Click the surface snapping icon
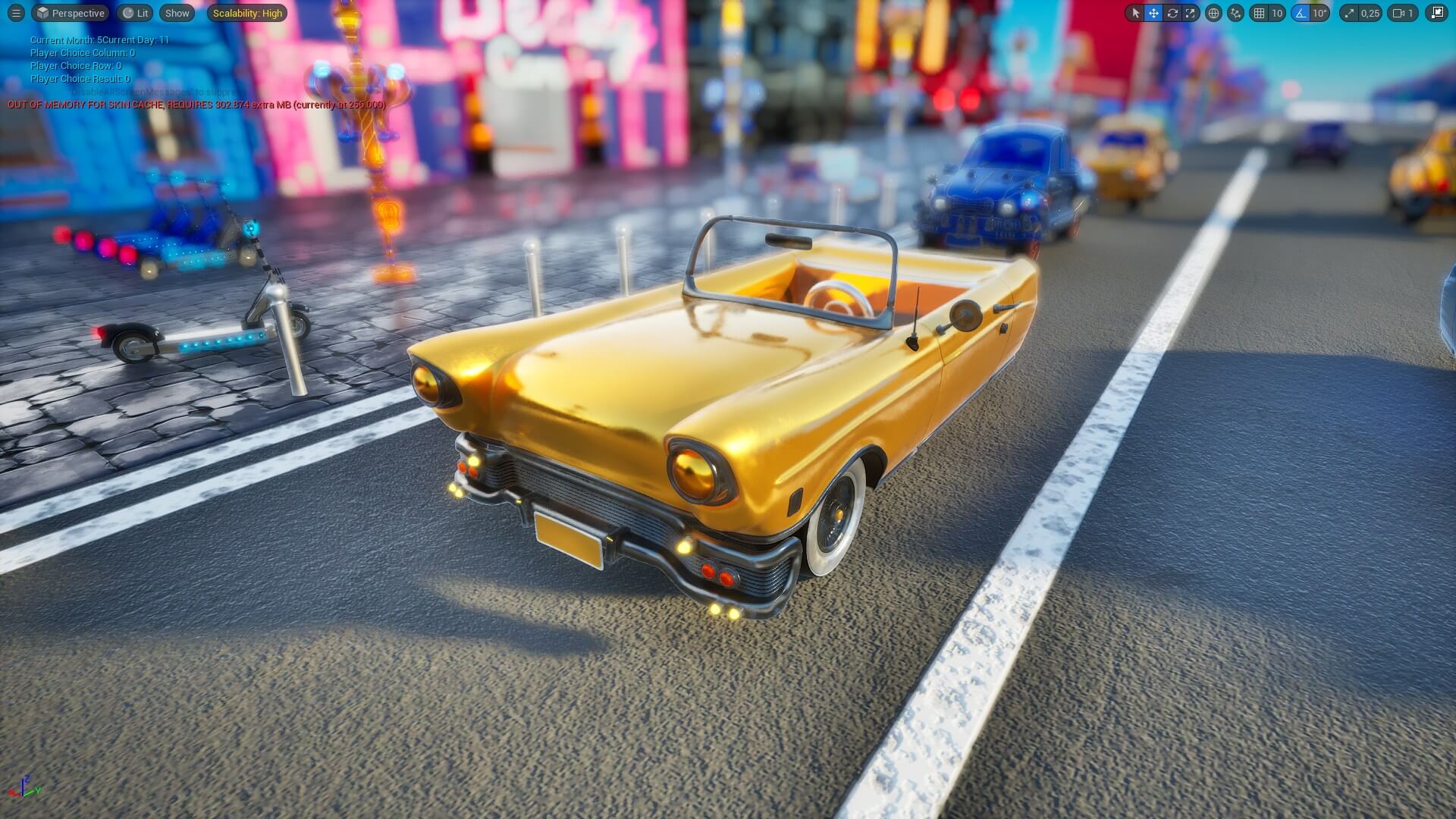The width and height of the screenshot is (1456, 819). [1235, 13]
